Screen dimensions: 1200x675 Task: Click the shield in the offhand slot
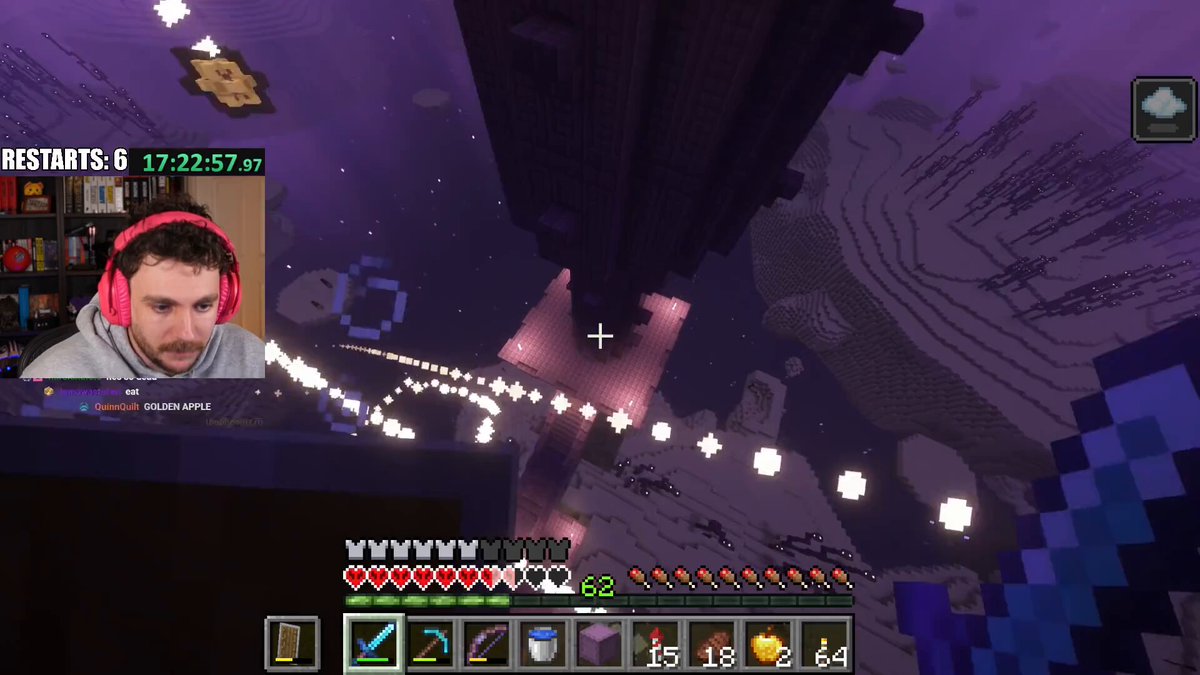(x=292, y=643)
